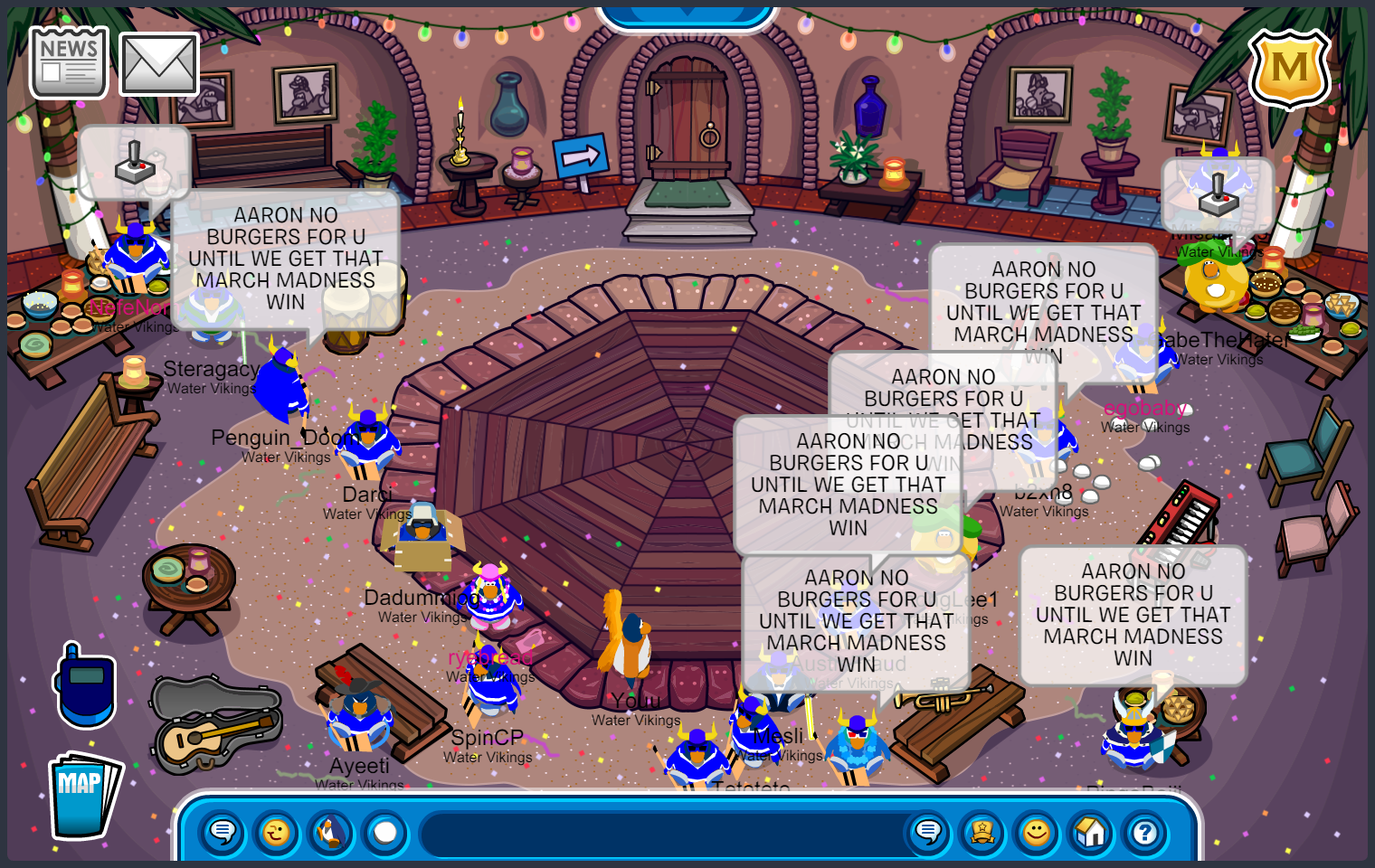
Task: Select the snowball throw button
Action: (x=385, y=832)
